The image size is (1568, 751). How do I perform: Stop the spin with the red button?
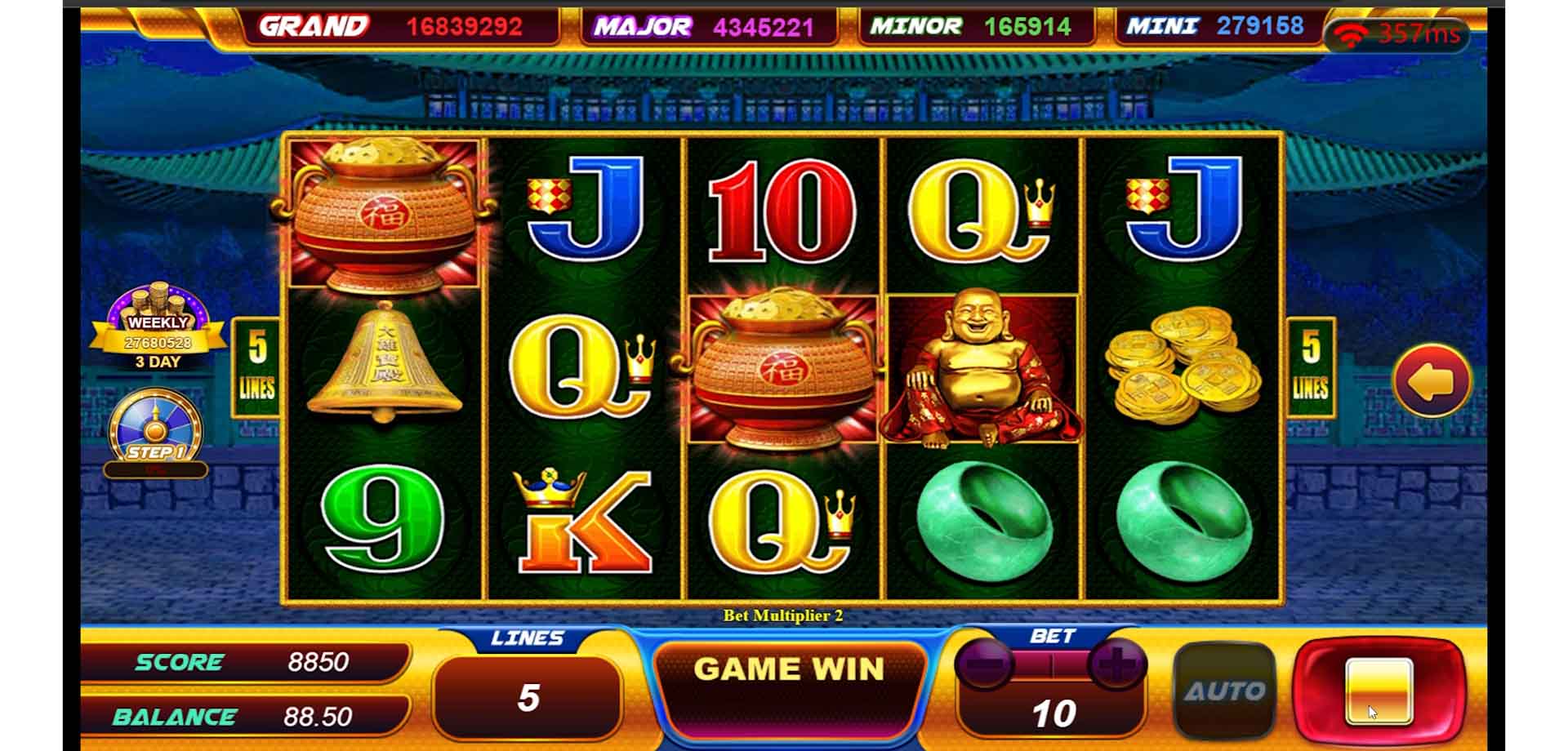[1379, 691]
